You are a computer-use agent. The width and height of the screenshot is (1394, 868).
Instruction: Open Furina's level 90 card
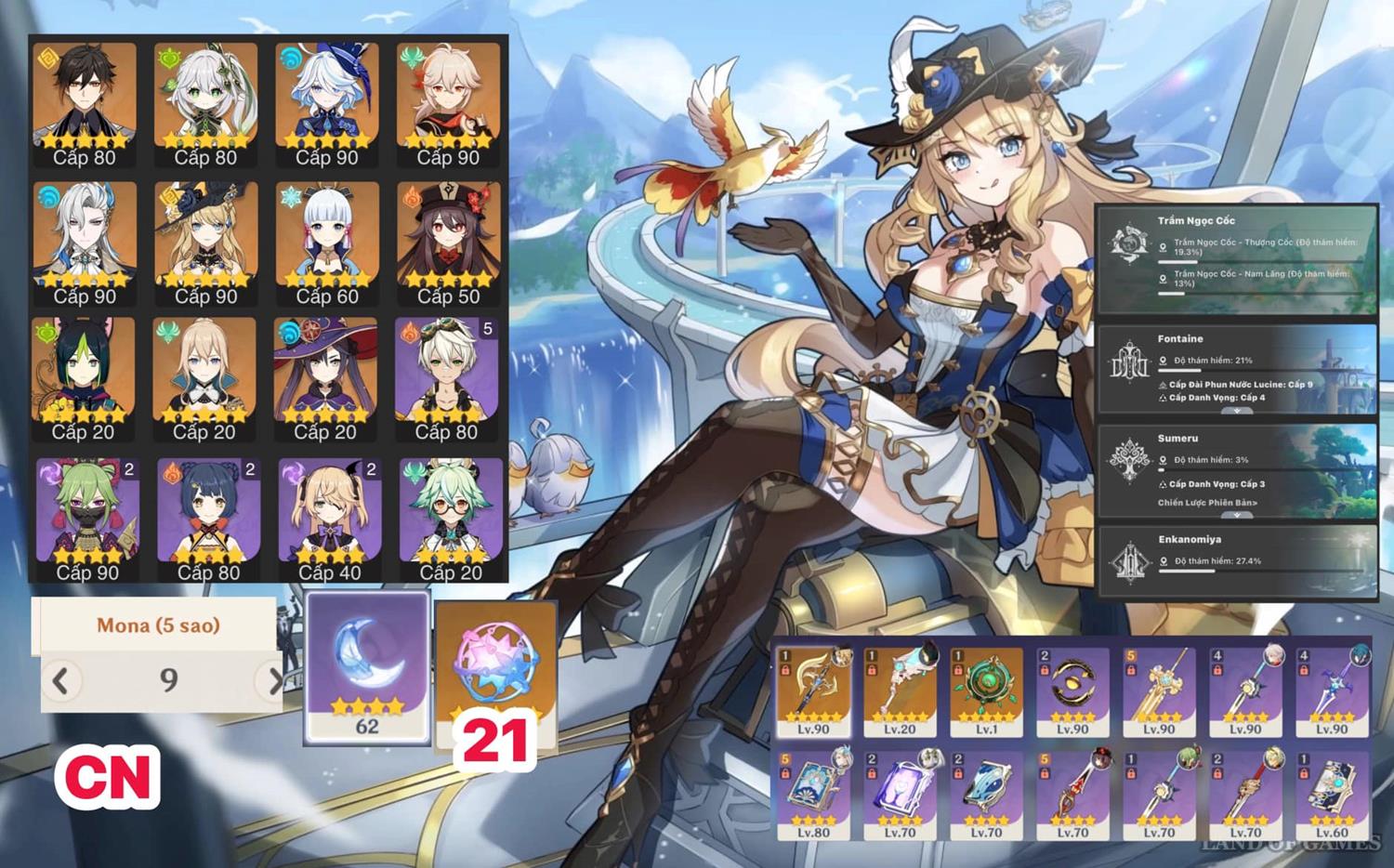point(326,100)
